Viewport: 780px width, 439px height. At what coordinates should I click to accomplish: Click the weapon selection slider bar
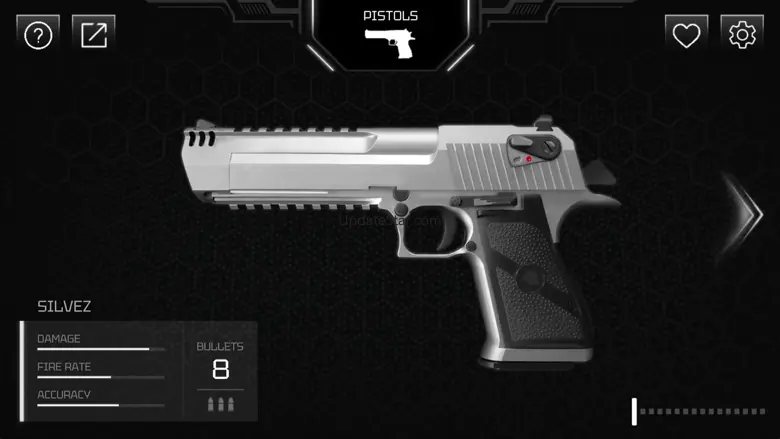(x=700, y=411)
